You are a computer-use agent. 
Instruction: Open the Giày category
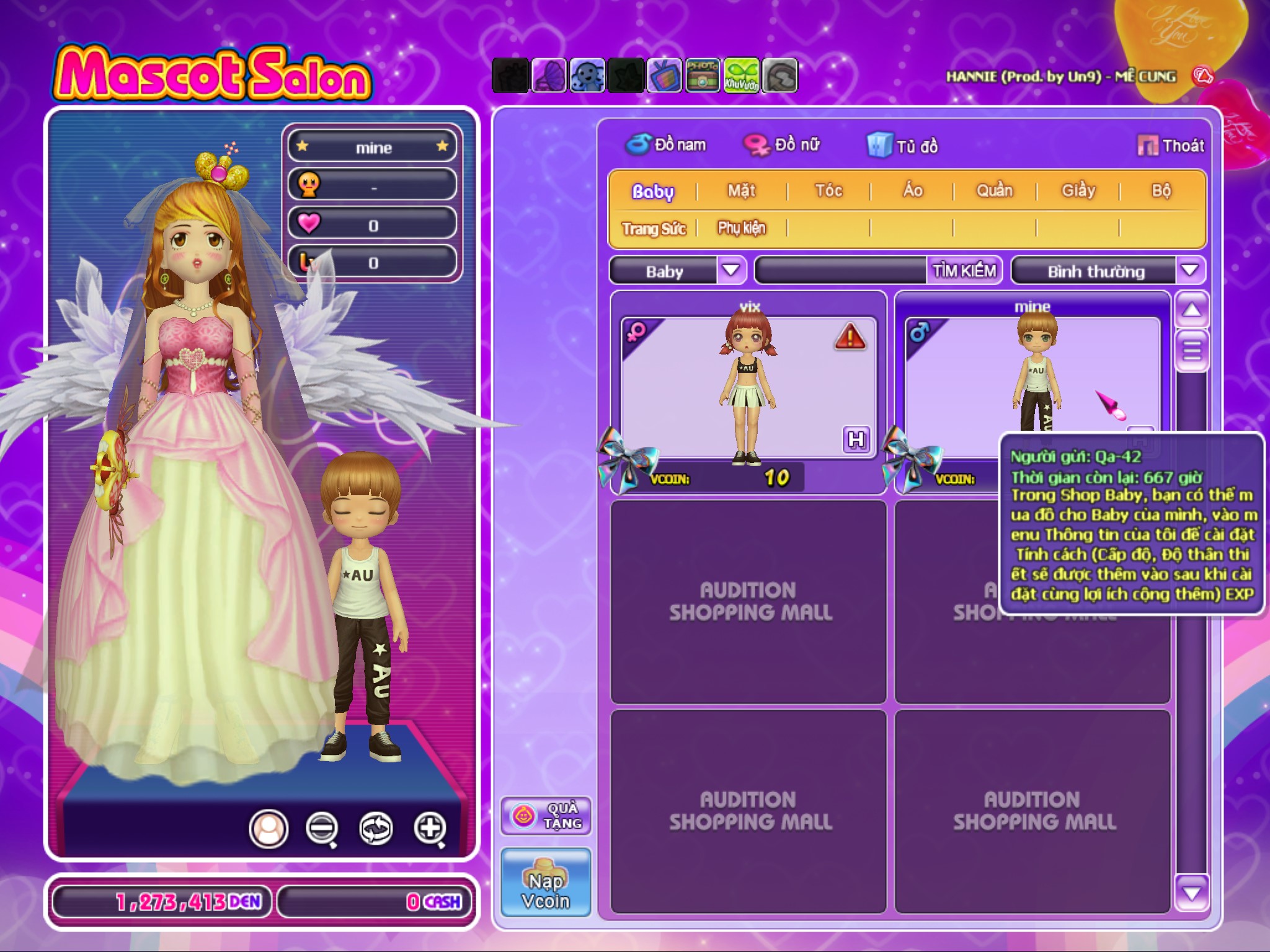point(1078,190)
